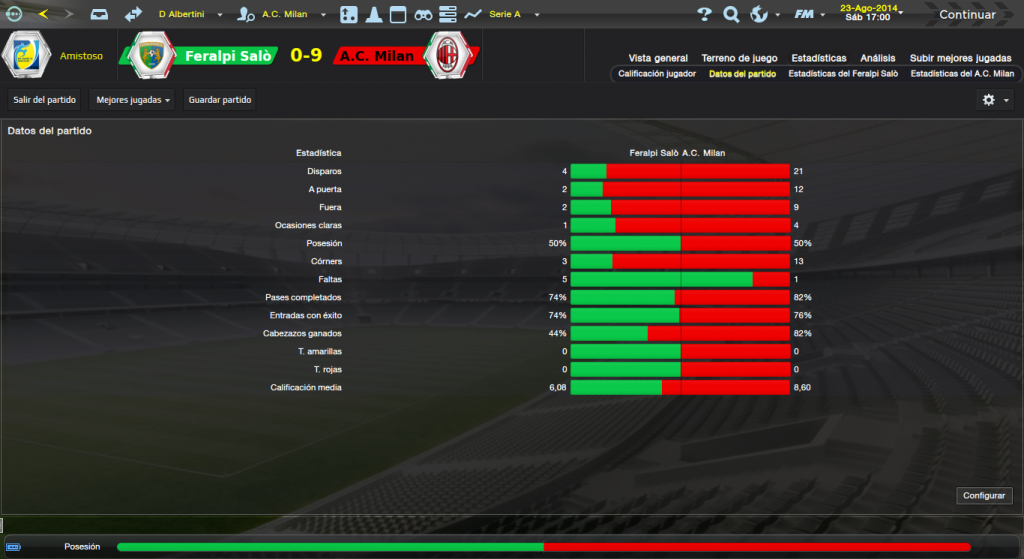Viewport: 1024px width, 559px height.
Task: Open the Terreno de juego tab
Action: click(x=739, y=58)
